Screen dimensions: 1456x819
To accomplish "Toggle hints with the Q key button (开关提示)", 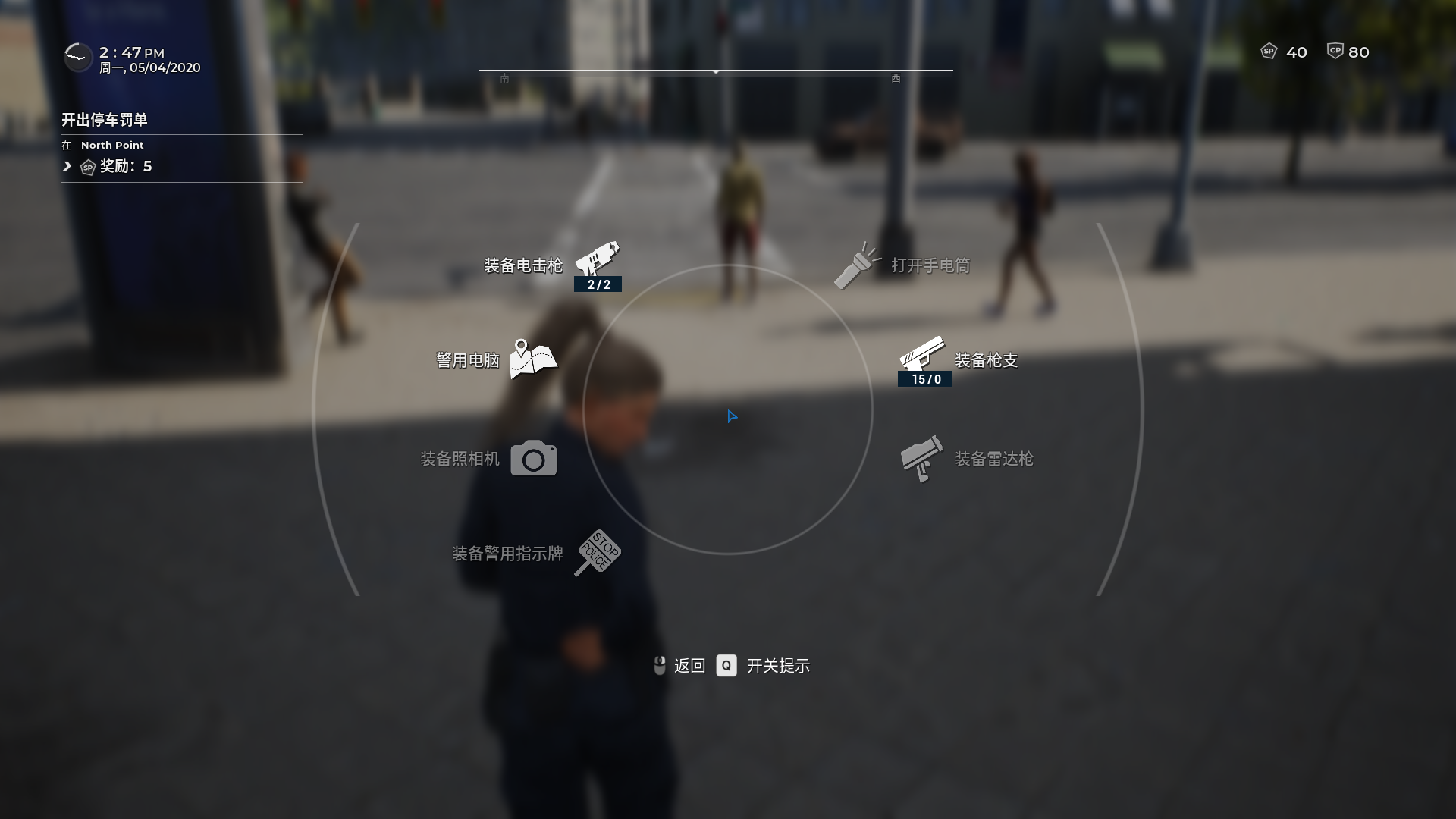I will (727, 666).
